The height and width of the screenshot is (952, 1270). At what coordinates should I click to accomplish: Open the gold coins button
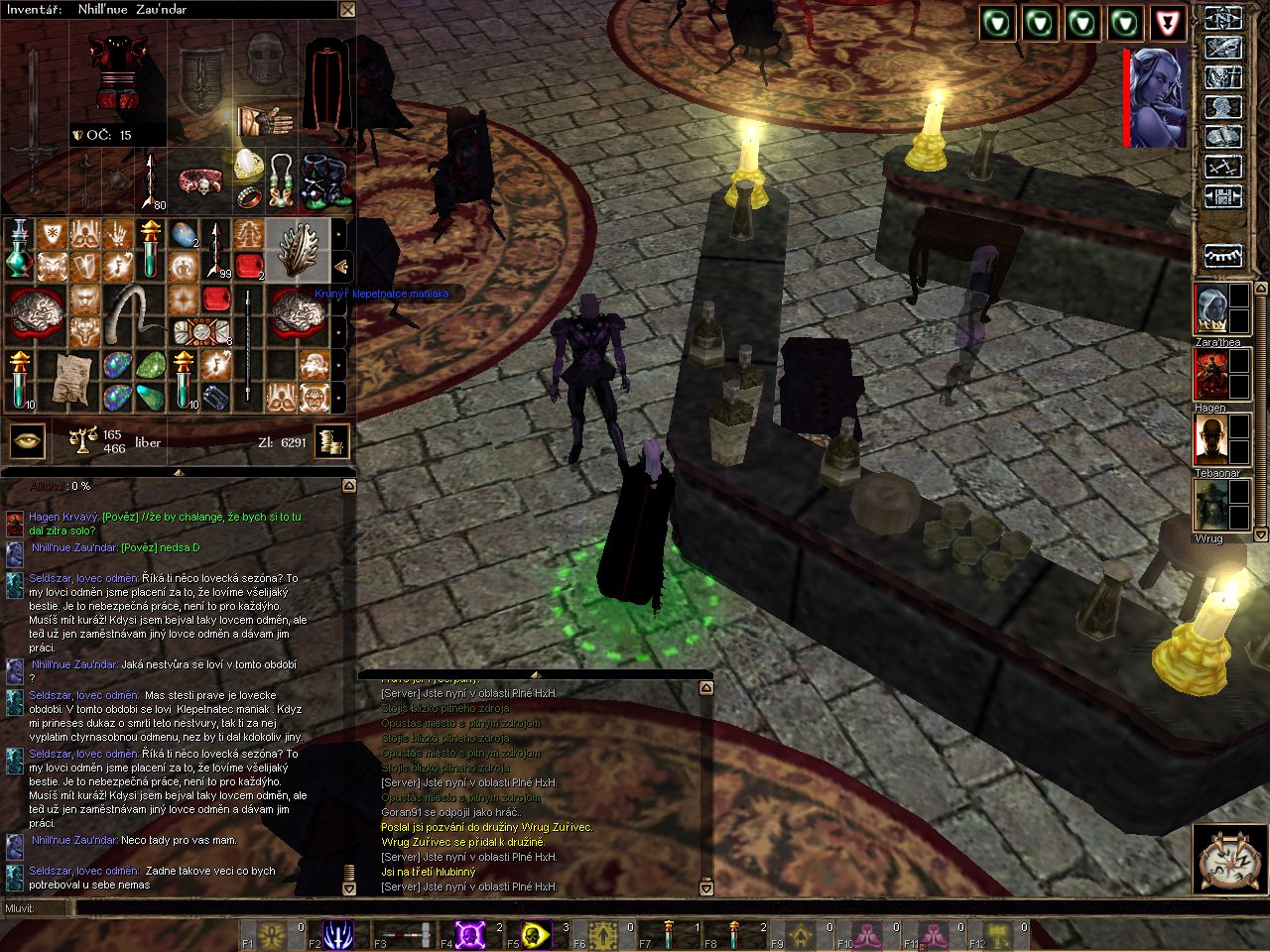332,442
